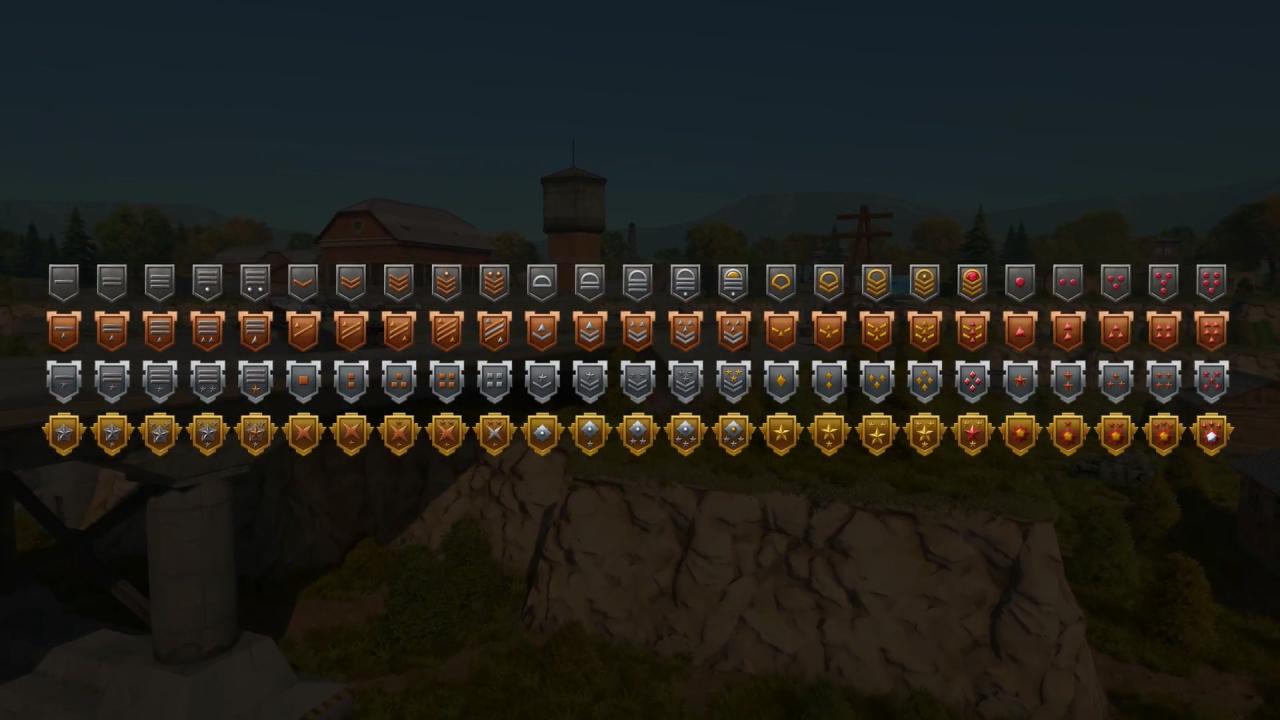The image size is (1280, 720).
Task: Click the silver badge with two gold diamonds
Action: [829, 381]
